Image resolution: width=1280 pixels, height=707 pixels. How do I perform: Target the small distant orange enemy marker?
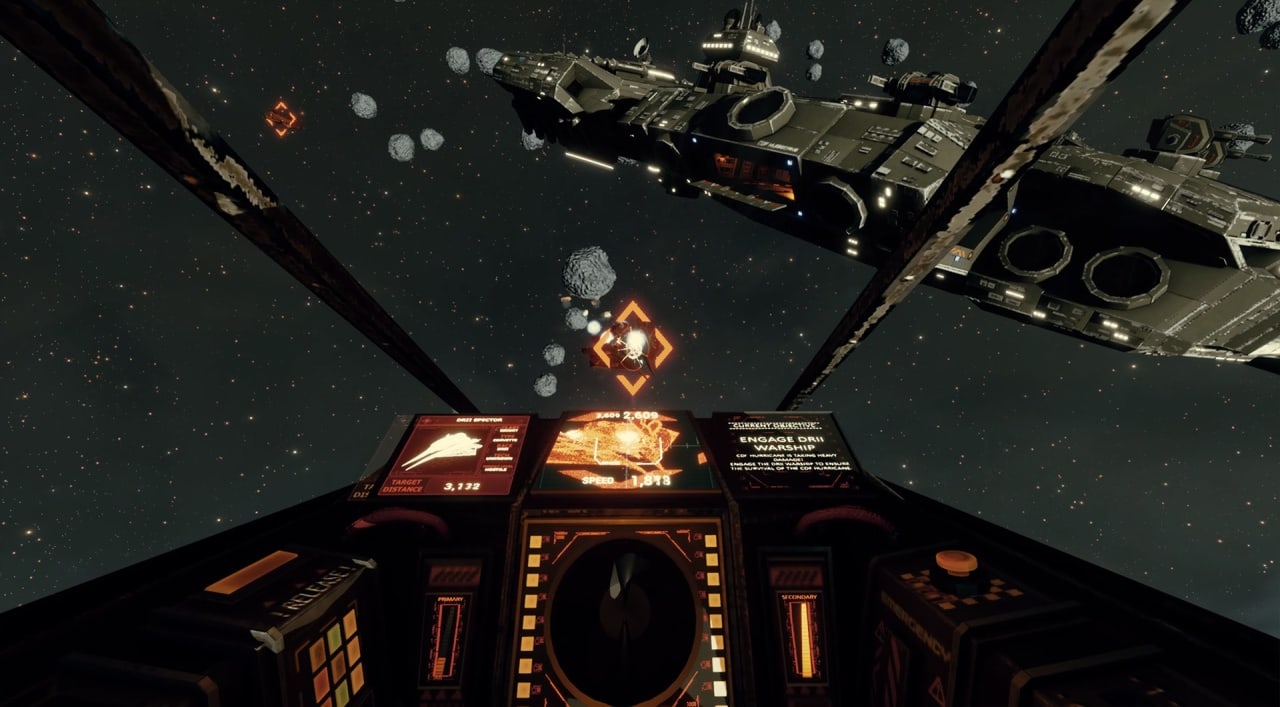pos(282,119)
